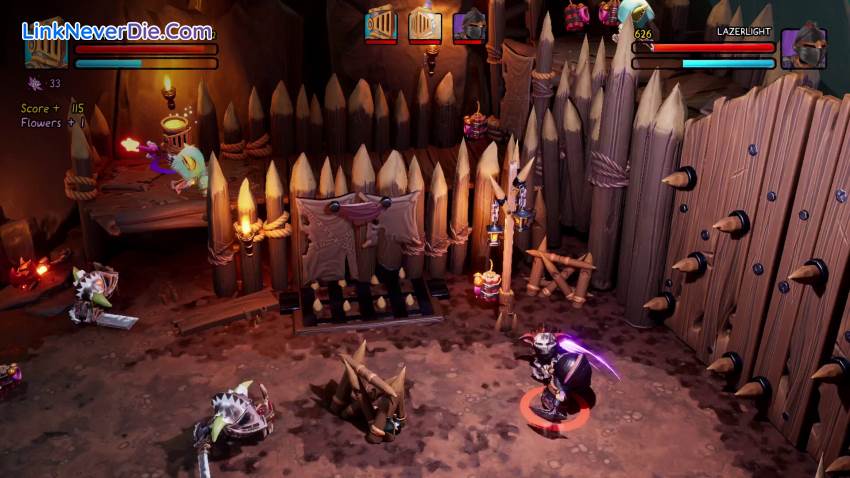Open the LinkNeverDie.Com watermark link
This screenshot has height=478, width=850.
click(116, 31)
